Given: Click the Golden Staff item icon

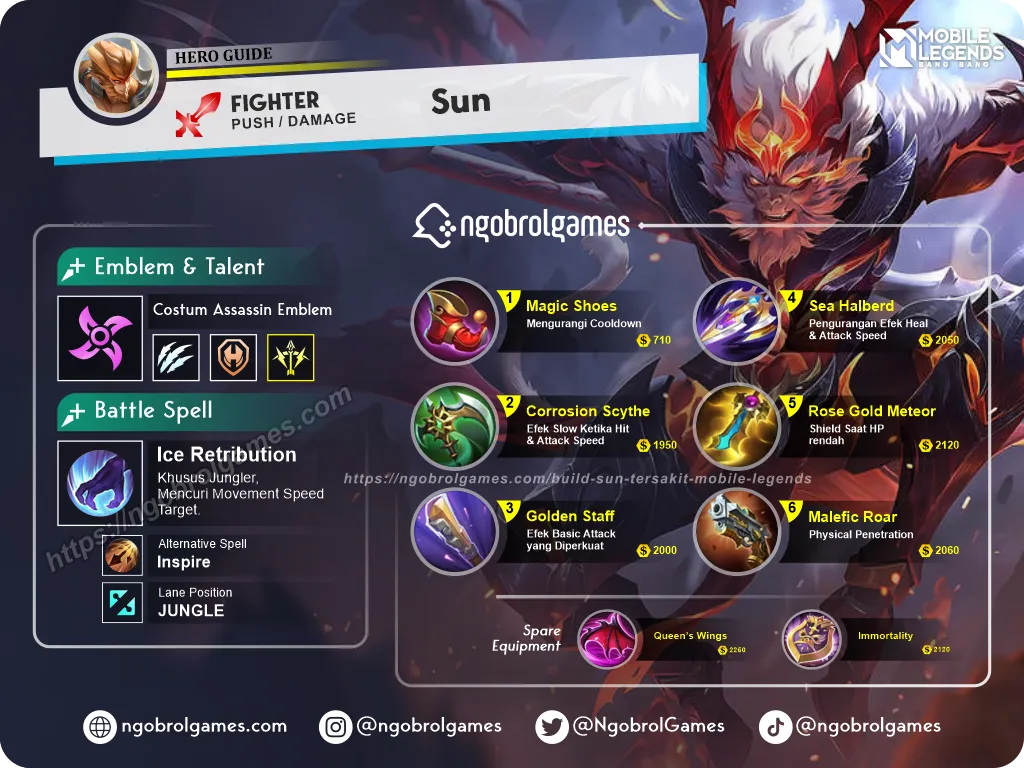Looking at the screenshot, I should 454,531.
